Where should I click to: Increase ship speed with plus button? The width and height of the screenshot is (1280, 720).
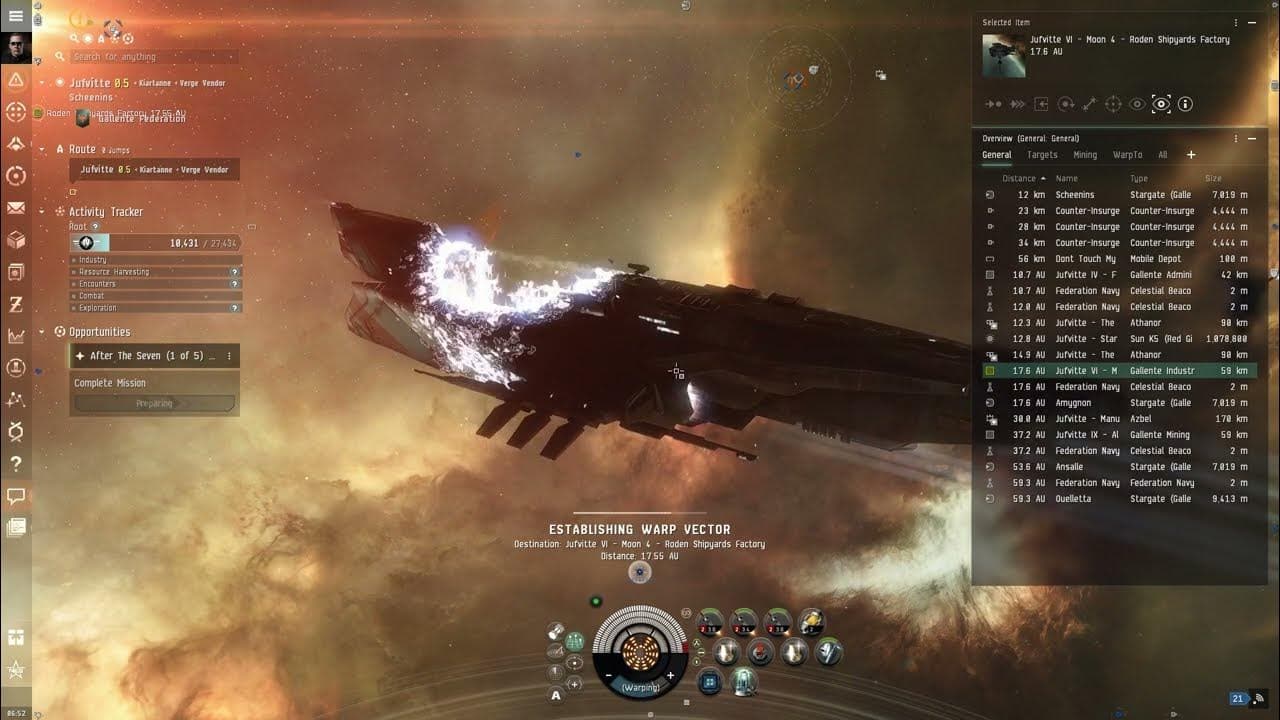pyautogui.click(x=671, y=676)
